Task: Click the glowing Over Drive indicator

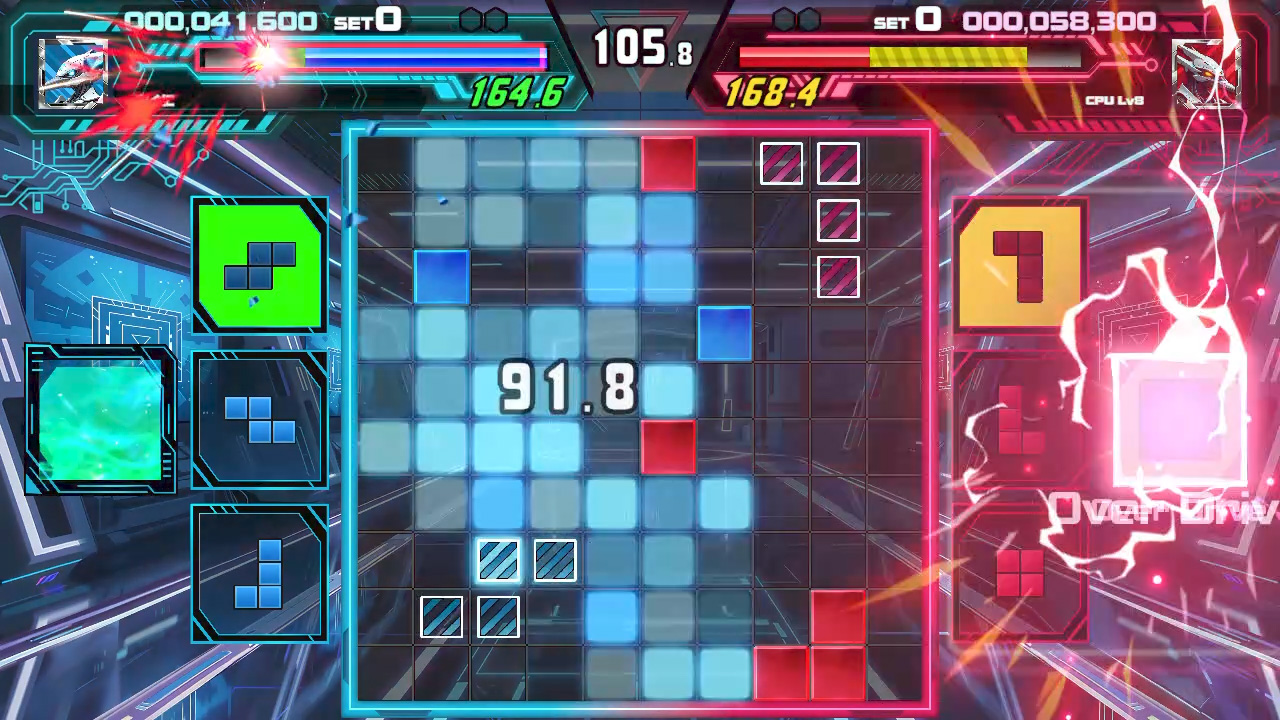Action: point(1160,510)
